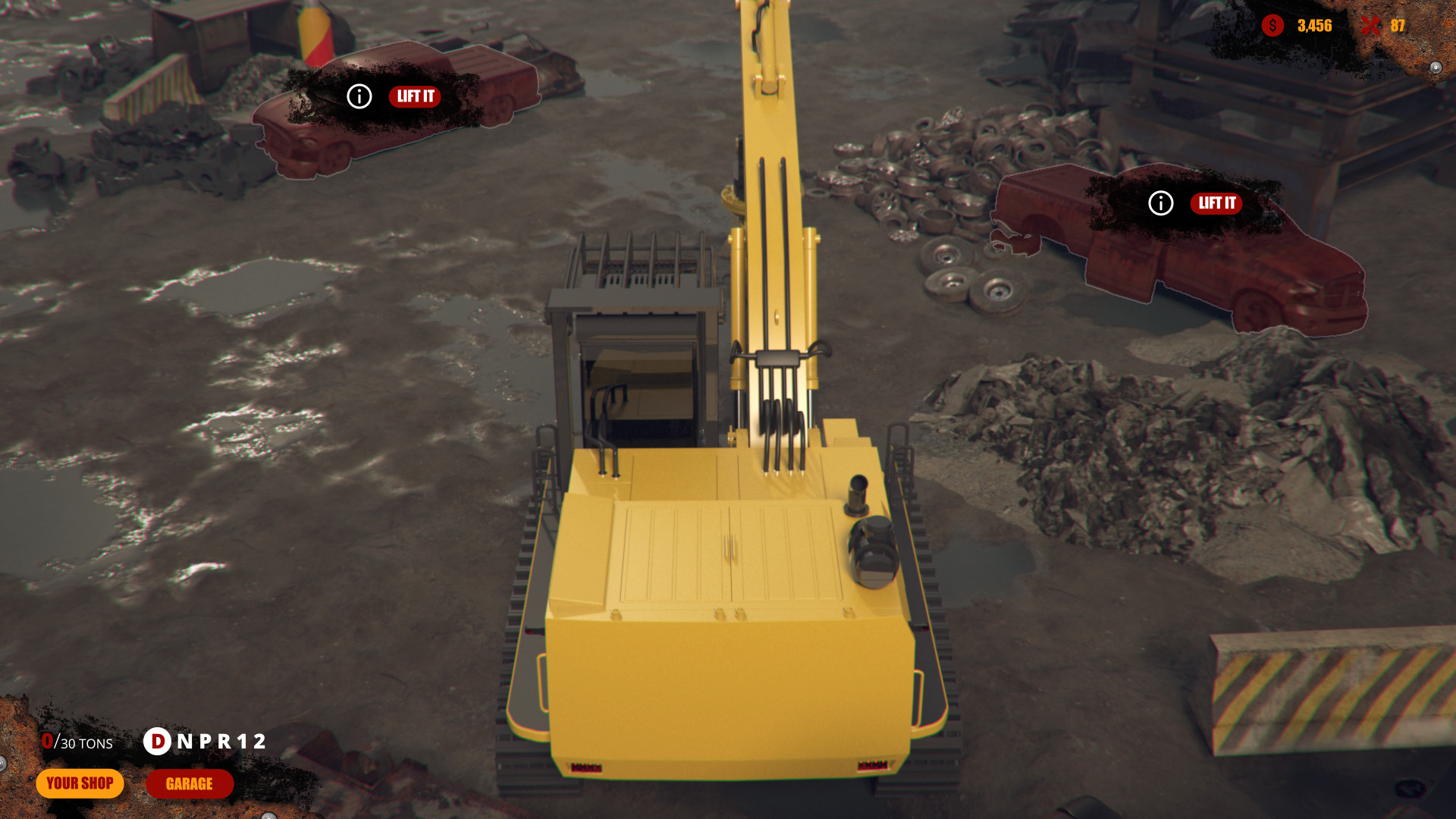This screenshot has height=819, width=1456.
Task: Click gear 1 on the gear selector
Action: (x=243, y=742)
